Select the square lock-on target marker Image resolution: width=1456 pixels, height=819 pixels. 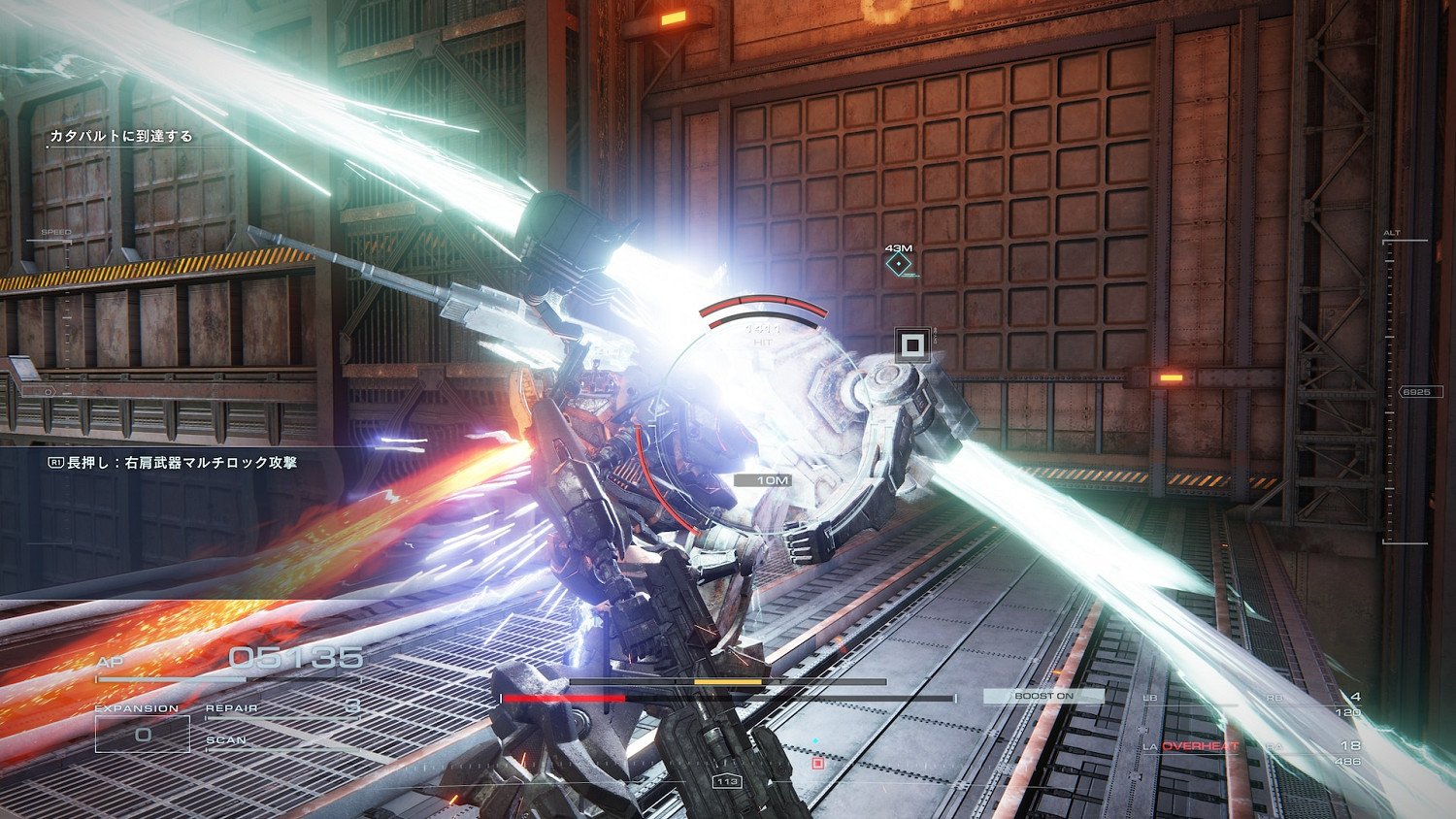[x=911, y=344]
